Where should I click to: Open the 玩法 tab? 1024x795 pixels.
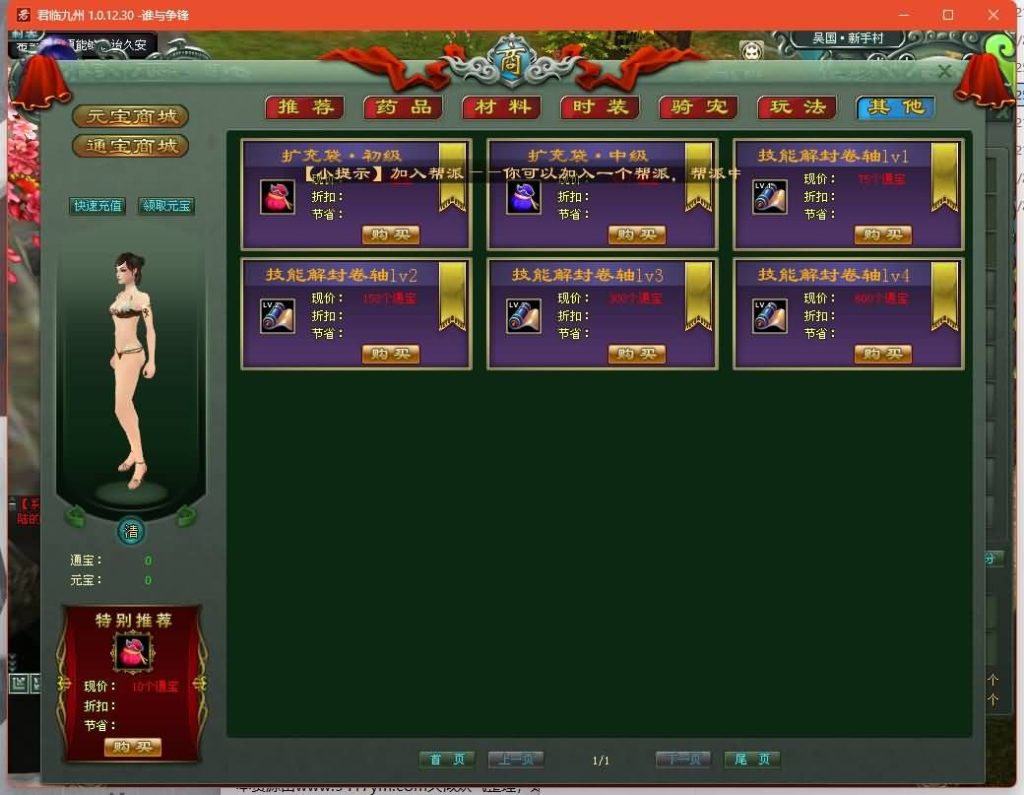coord(796,108)
